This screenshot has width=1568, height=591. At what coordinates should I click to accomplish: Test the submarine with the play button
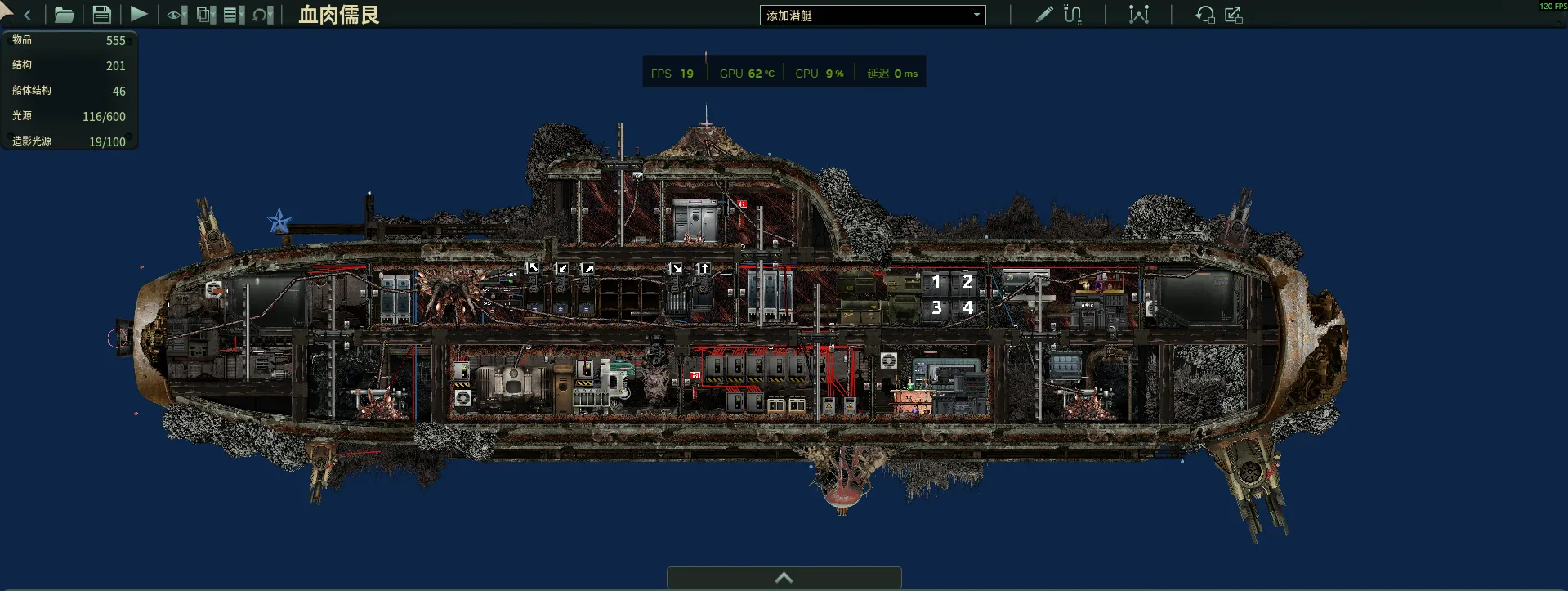tap(139, 15)
